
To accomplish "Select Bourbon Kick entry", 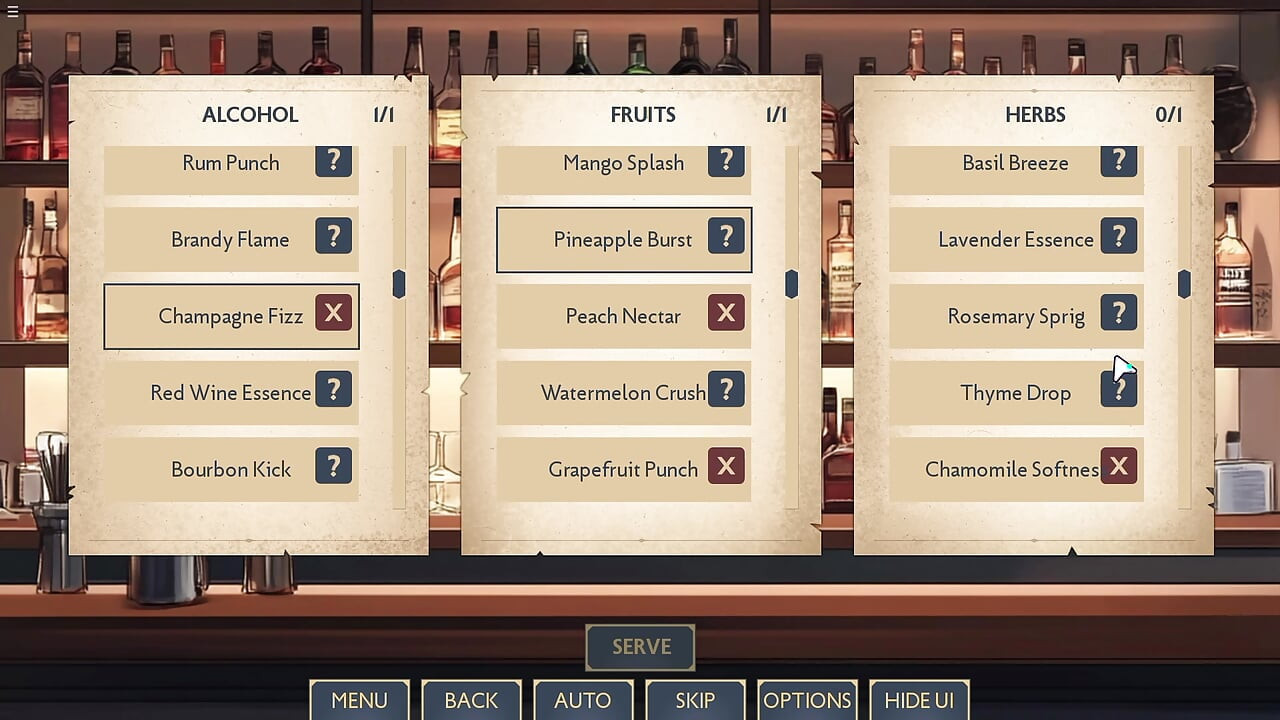I will click(x=230, y=469).
